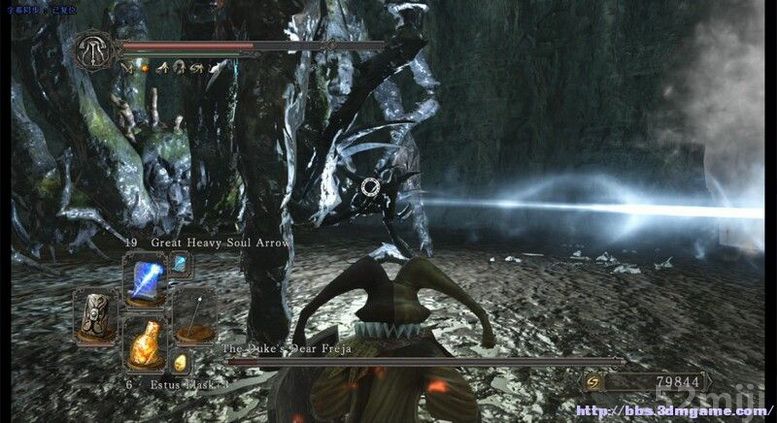Select the small yellow next-item slot
The width and height of the screenshot is (777, 423).
click(181, 362)
